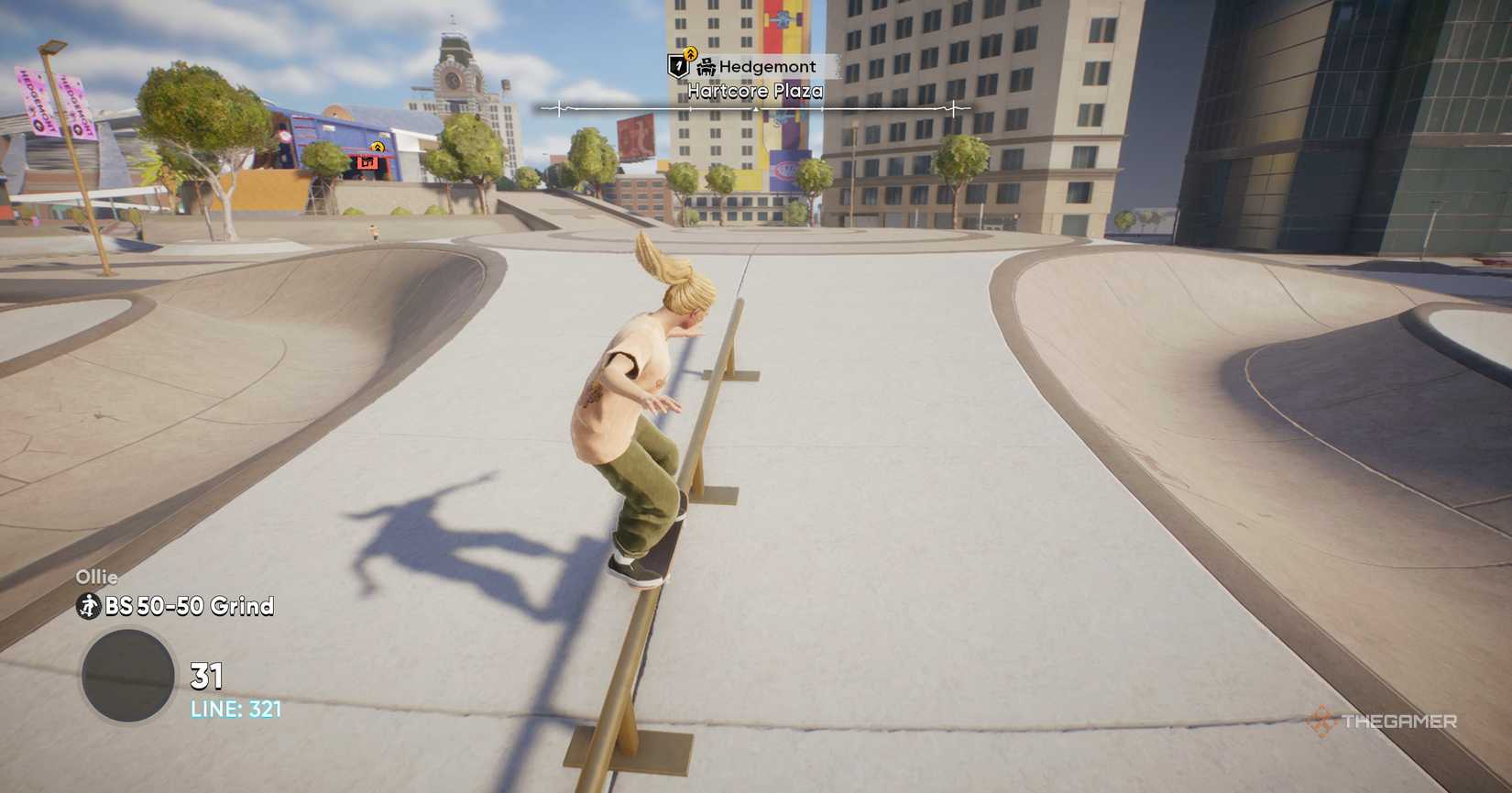Image resolution: width=1512 pixels, height=793 pixels.
Task: Click the Hedgemont district skater icon
Action: [706, 65]
